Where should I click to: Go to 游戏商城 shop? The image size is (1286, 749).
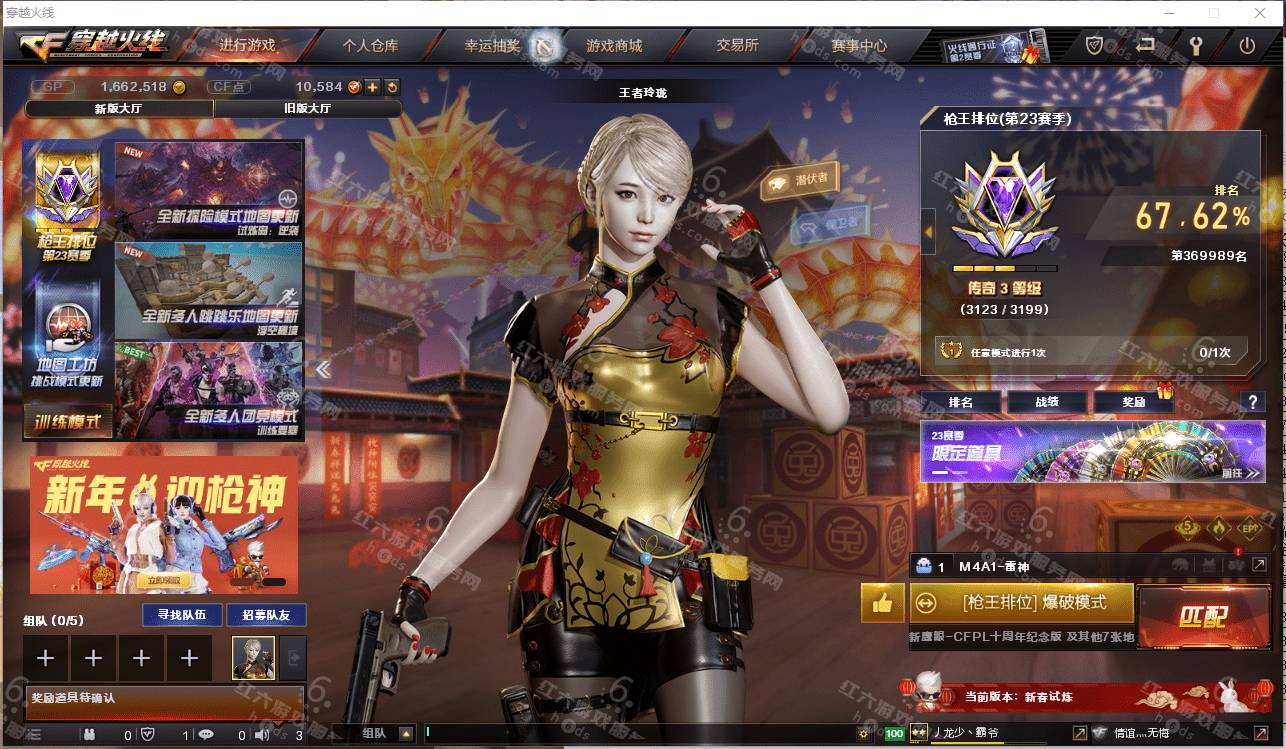coord(613,46)
